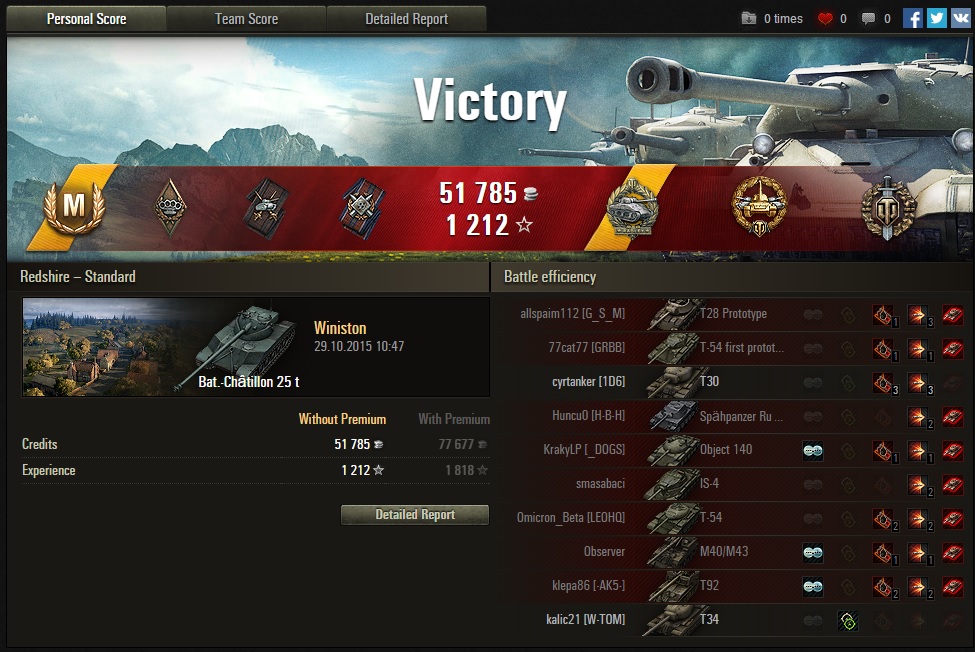This screenshot has width=975, height=652.
Task: Open the comments speech bubble icon
Action: click(x=868, y=18)
